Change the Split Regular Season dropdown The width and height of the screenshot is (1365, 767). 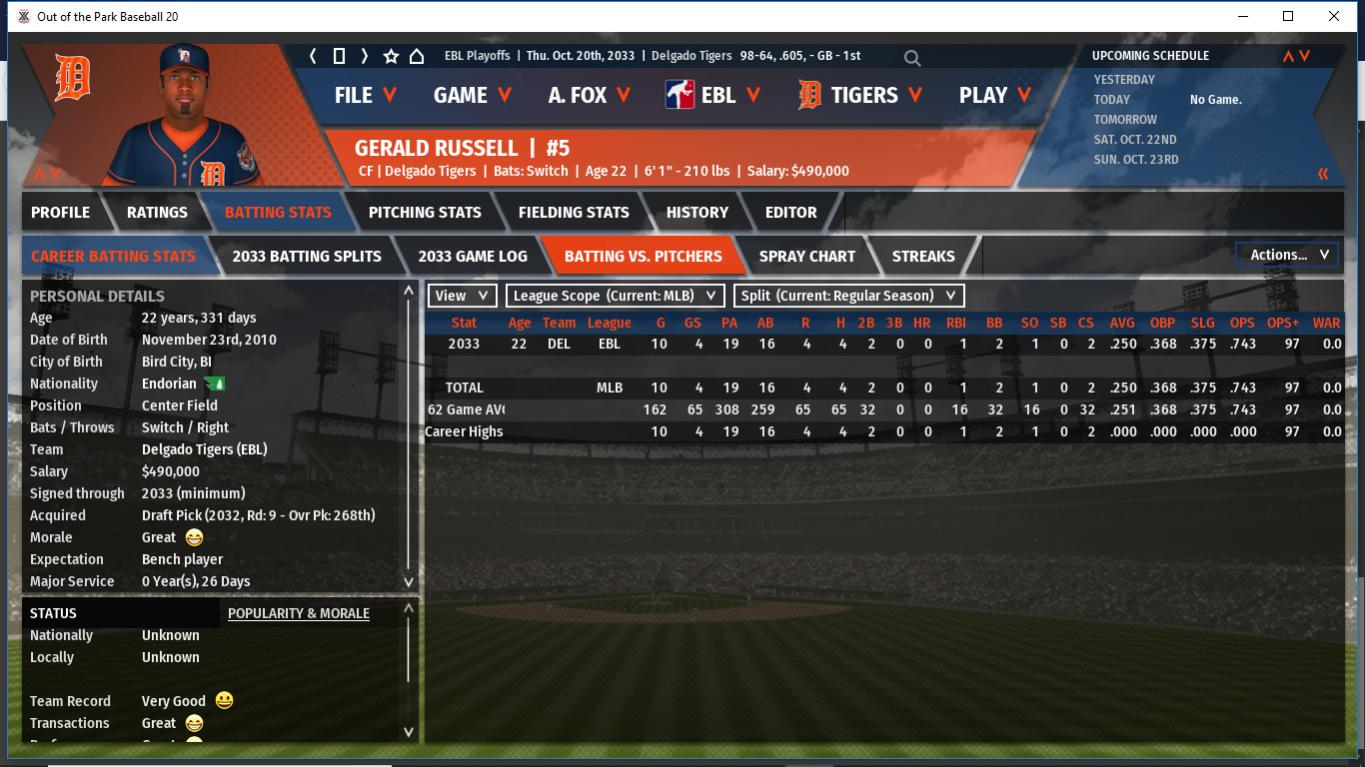point(849,296)
